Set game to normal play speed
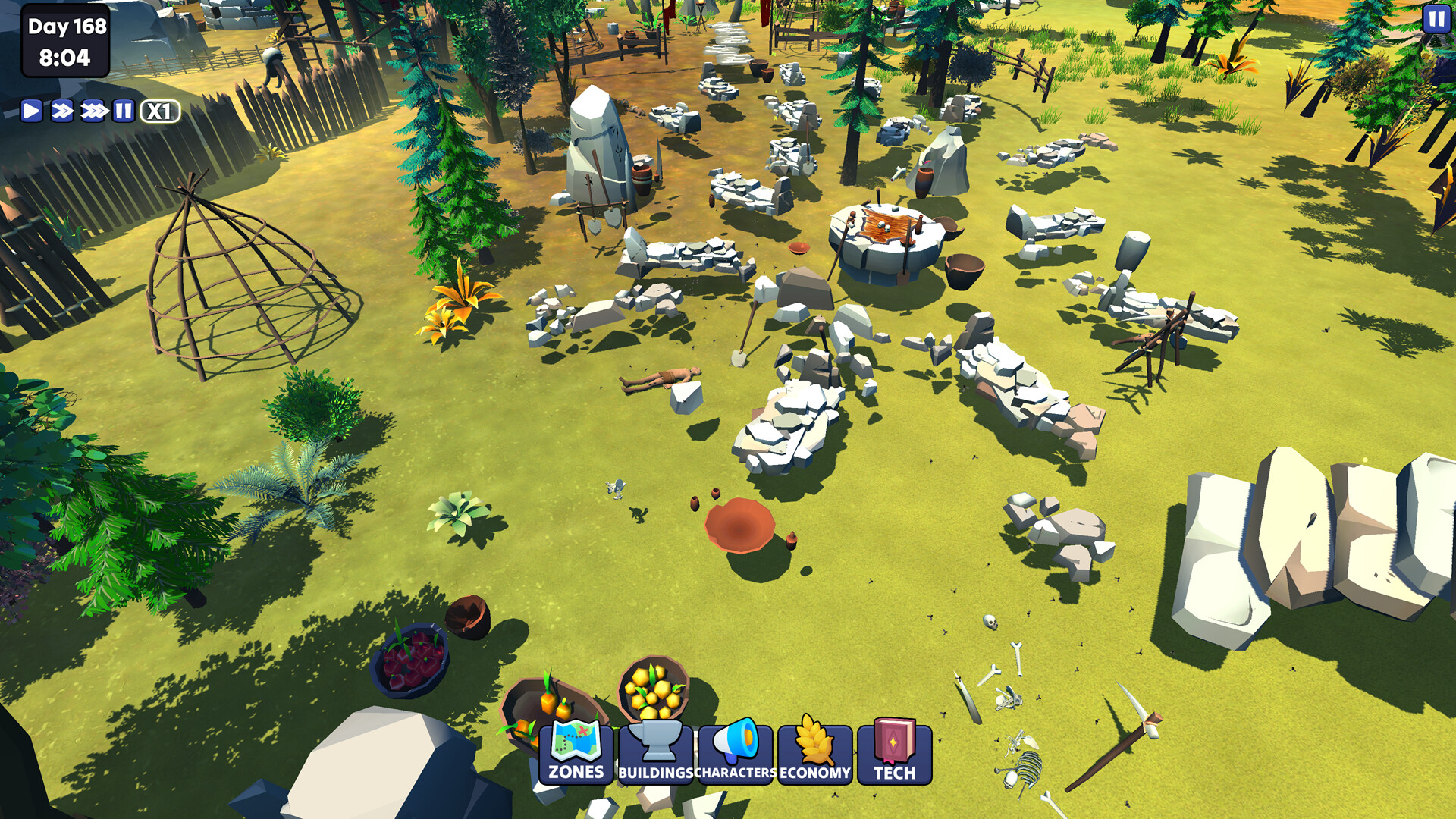 (31, 111)
